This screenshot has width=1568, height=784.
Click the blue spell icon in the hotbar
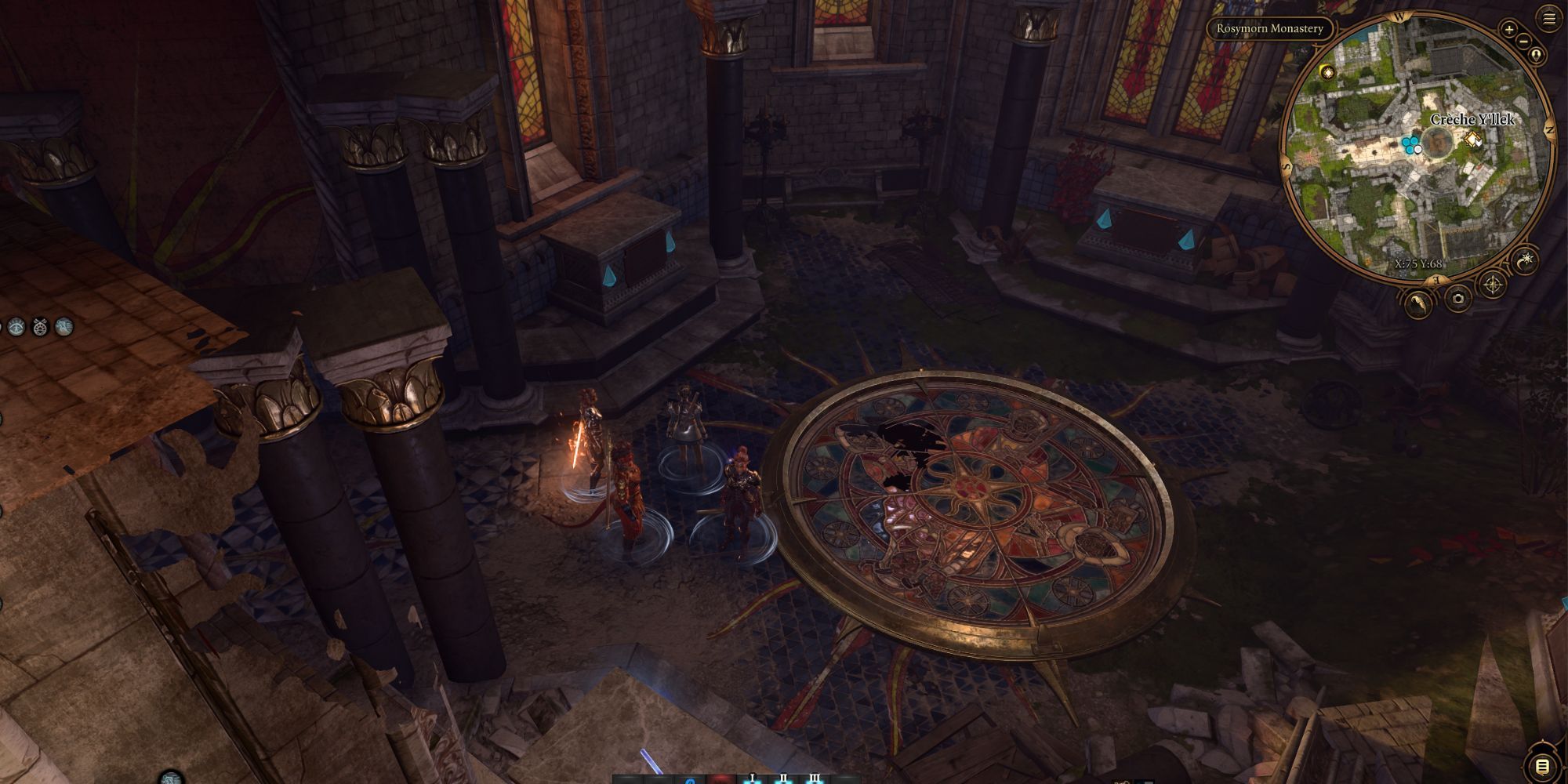pos(690,780)
